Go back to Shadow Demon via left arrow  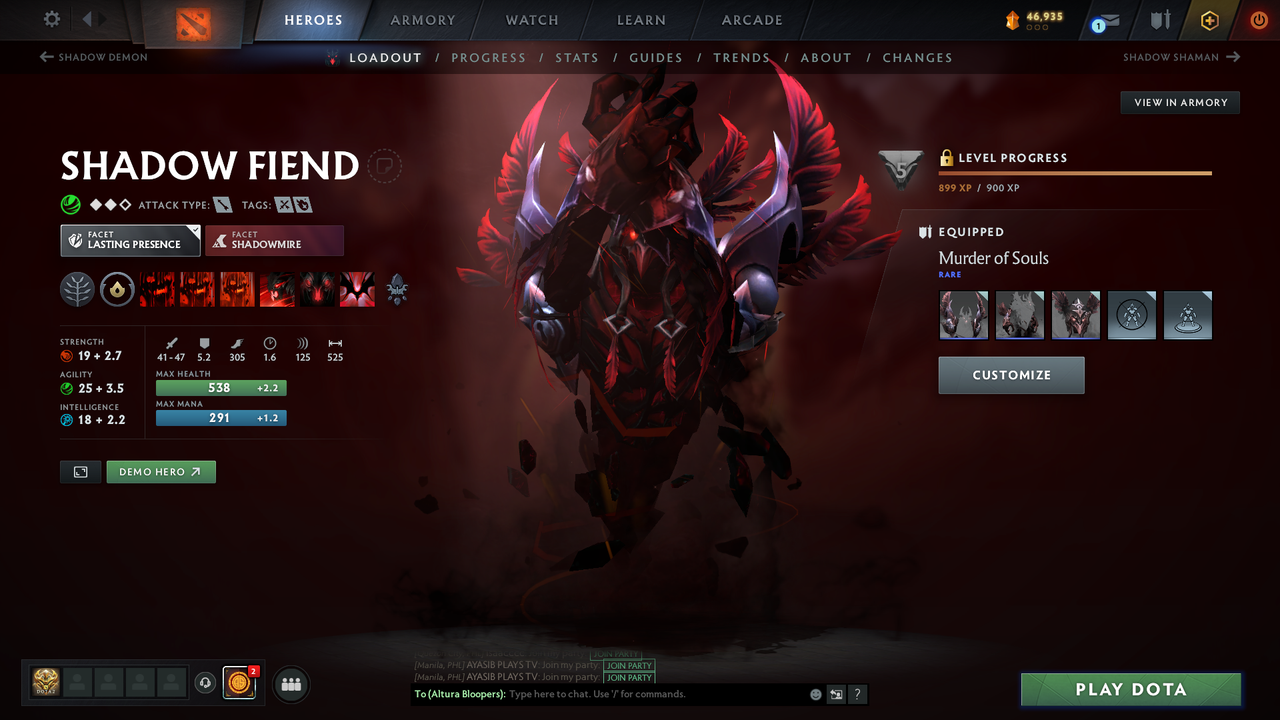coord(48,57)
